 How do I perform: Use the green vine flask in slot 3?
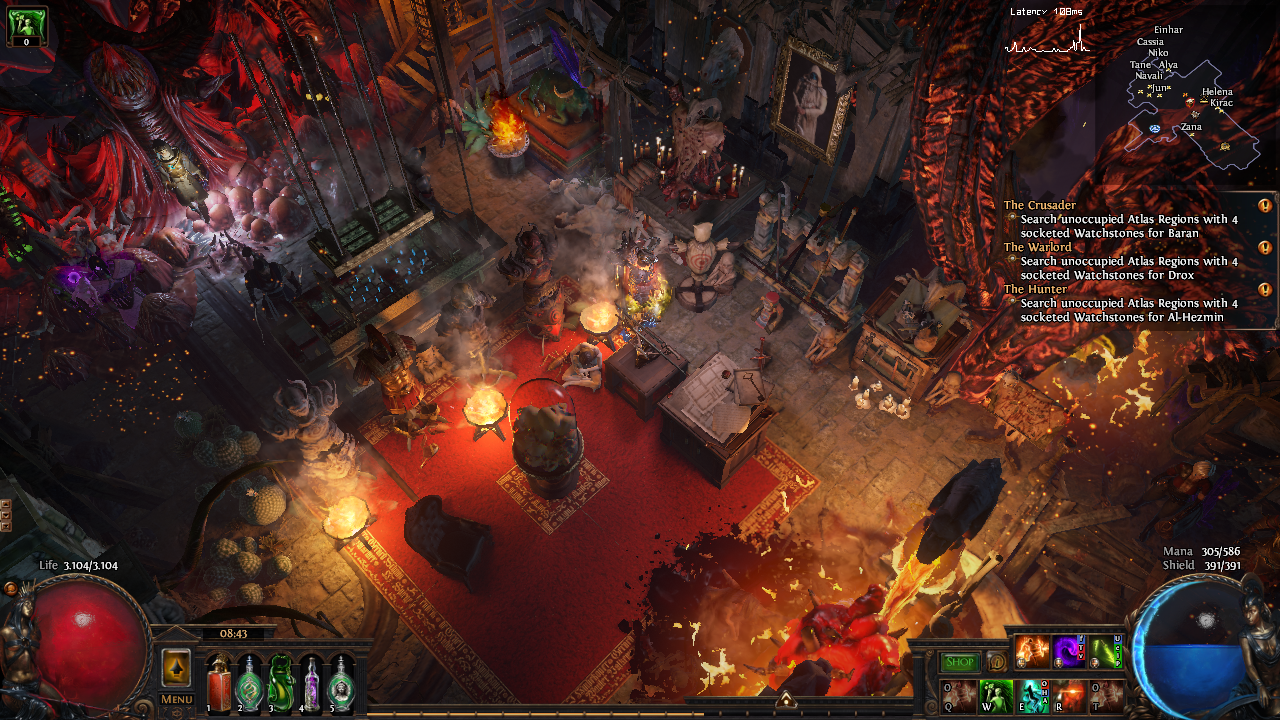click(x=281, y=683)
